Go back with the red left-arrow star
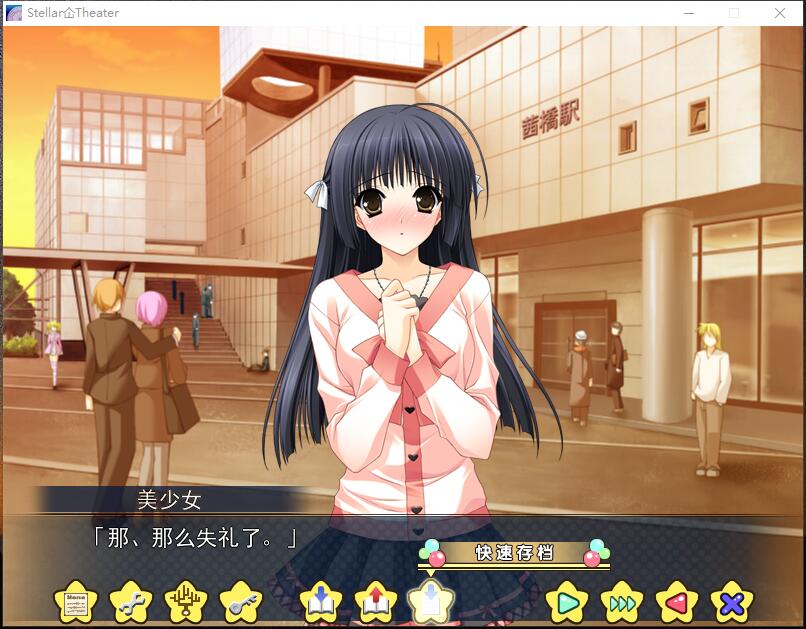 [x=676, y=603]
